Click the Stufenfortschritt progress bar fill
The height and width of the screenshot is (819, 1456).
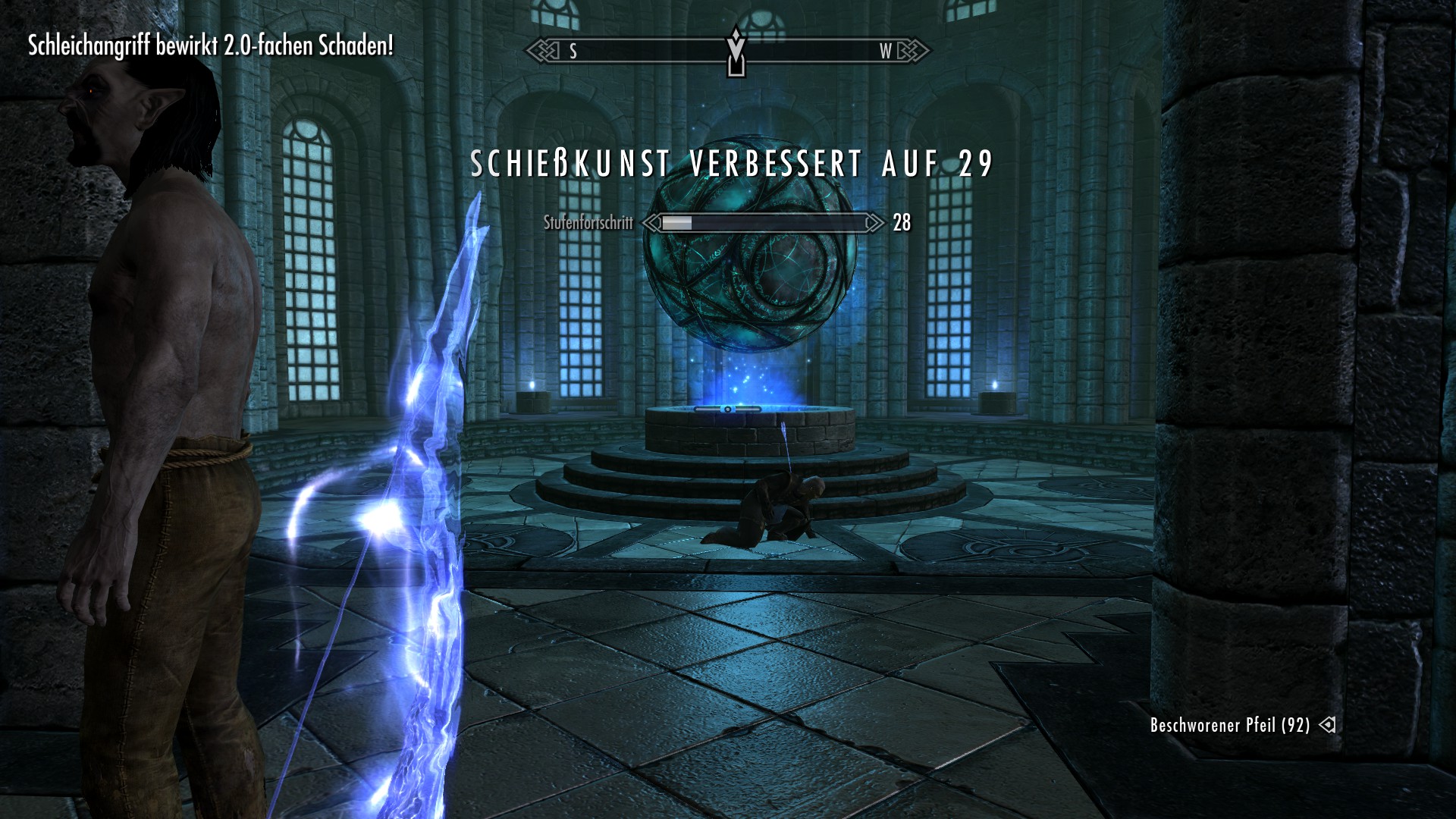point(677,224)
